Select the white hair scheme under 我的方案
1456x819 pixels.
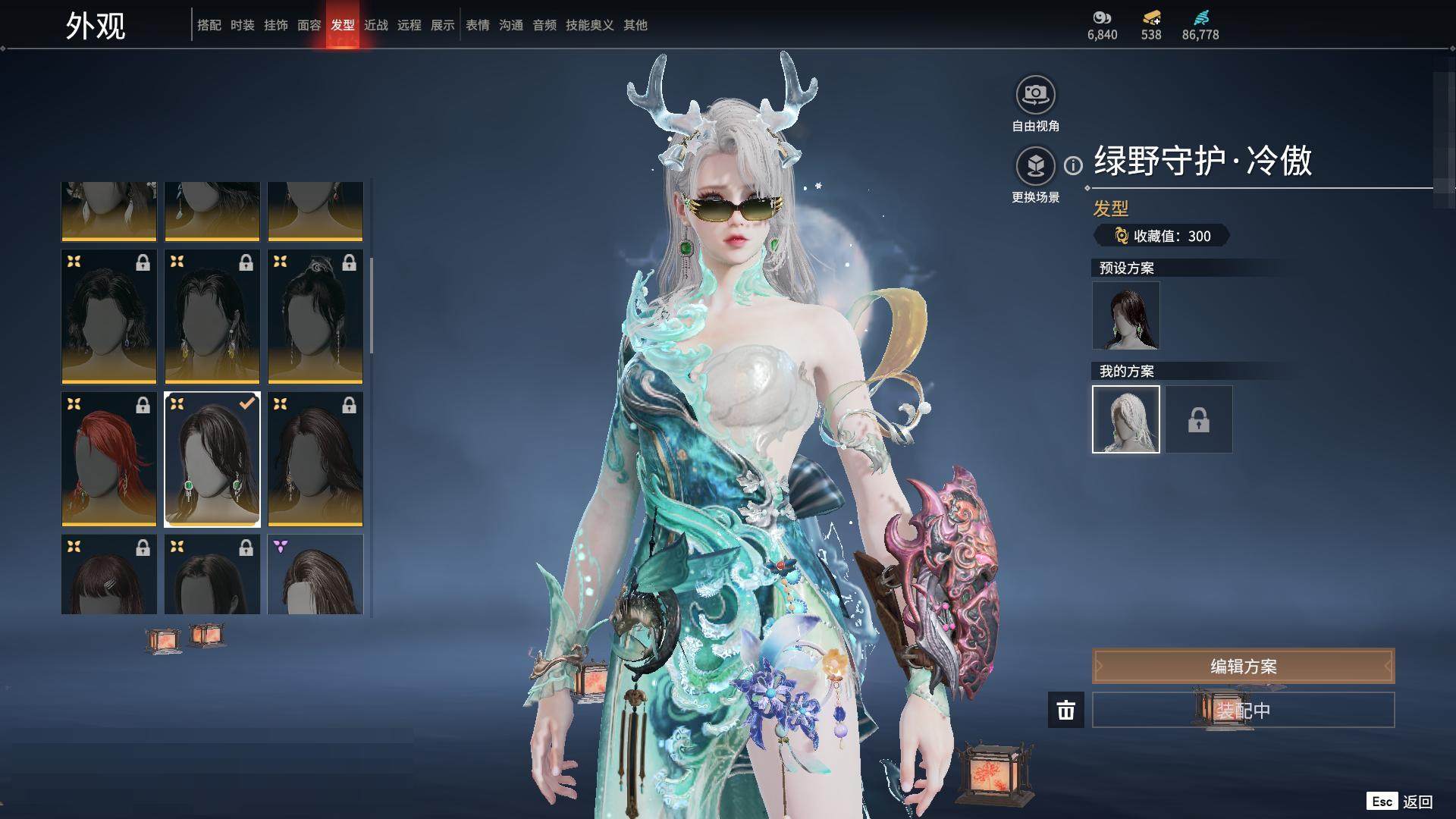pyautogui.click(x=1126, y=419)
